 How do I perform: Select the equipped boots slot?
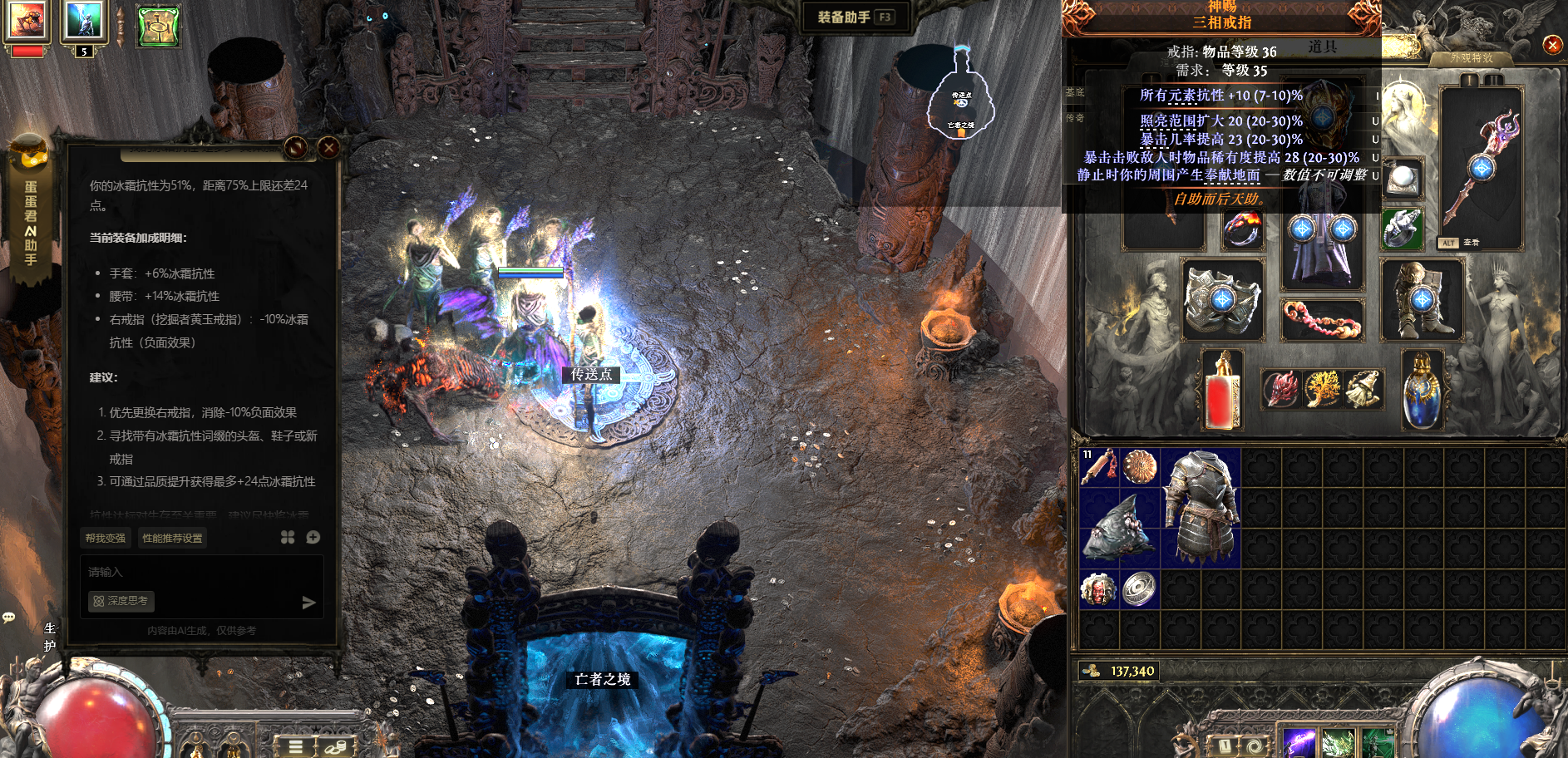click(x=1422, y=299)
